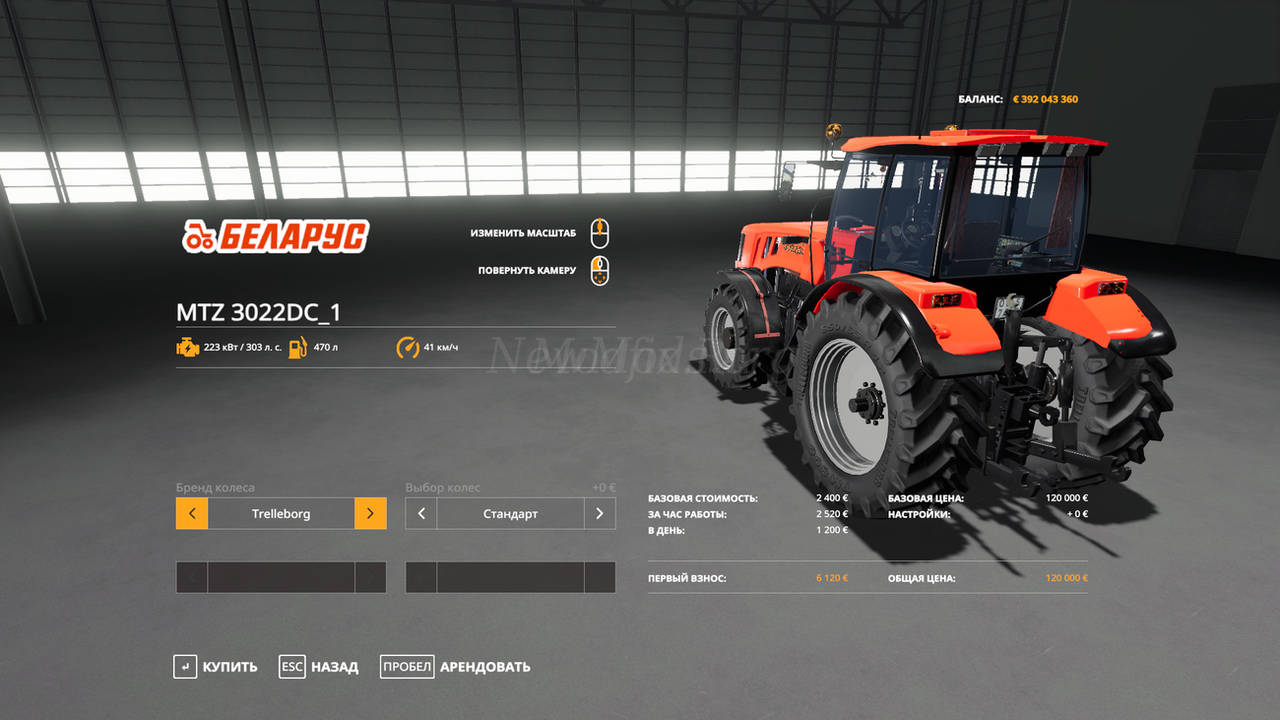Viewport: 1280px width, 720px height.
Task: Go back with the Назад button
Action: click(x=319, y=667)
